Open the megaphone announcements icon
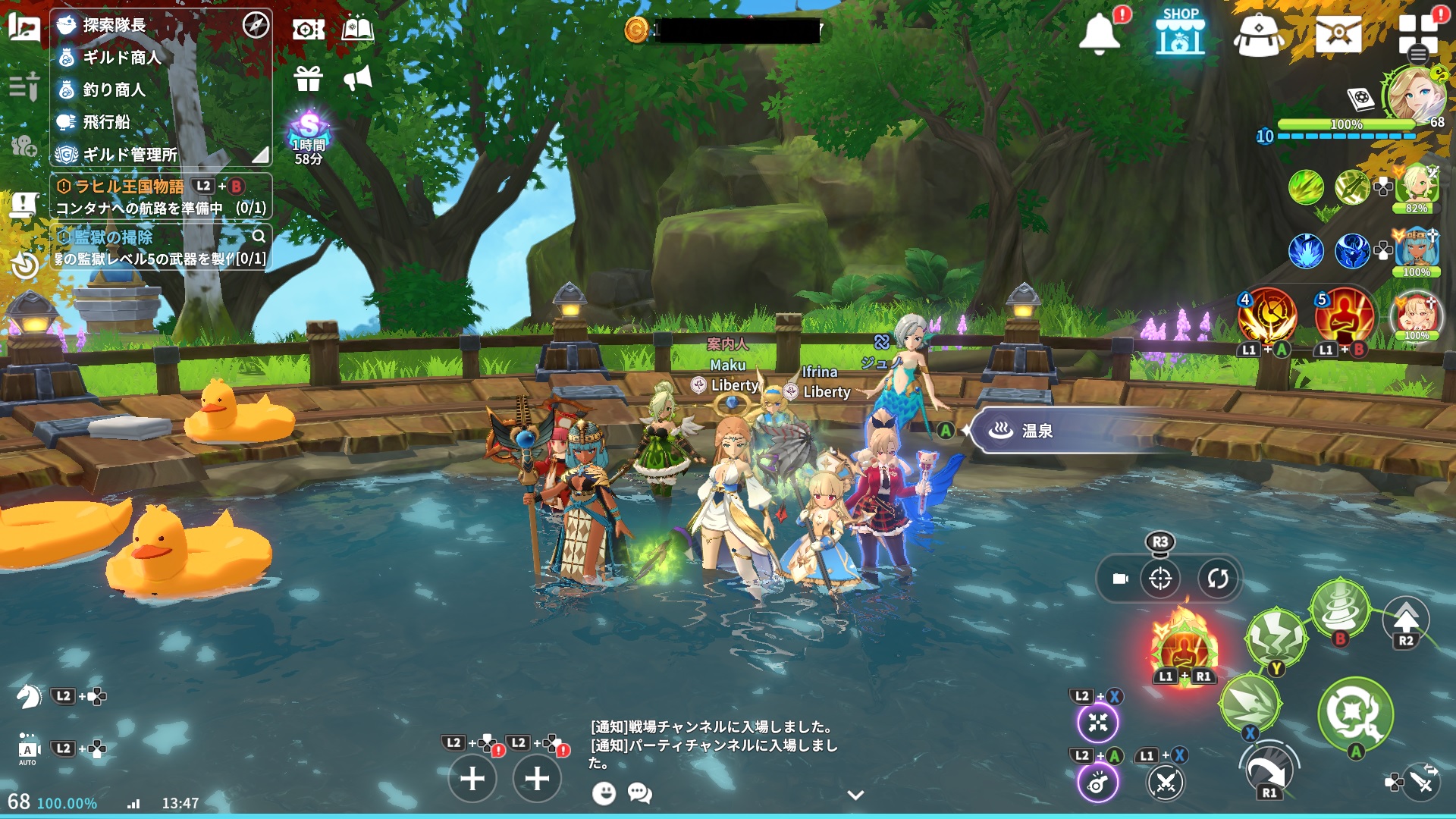Screen dimensions: 1456x819 pos(358,78)
